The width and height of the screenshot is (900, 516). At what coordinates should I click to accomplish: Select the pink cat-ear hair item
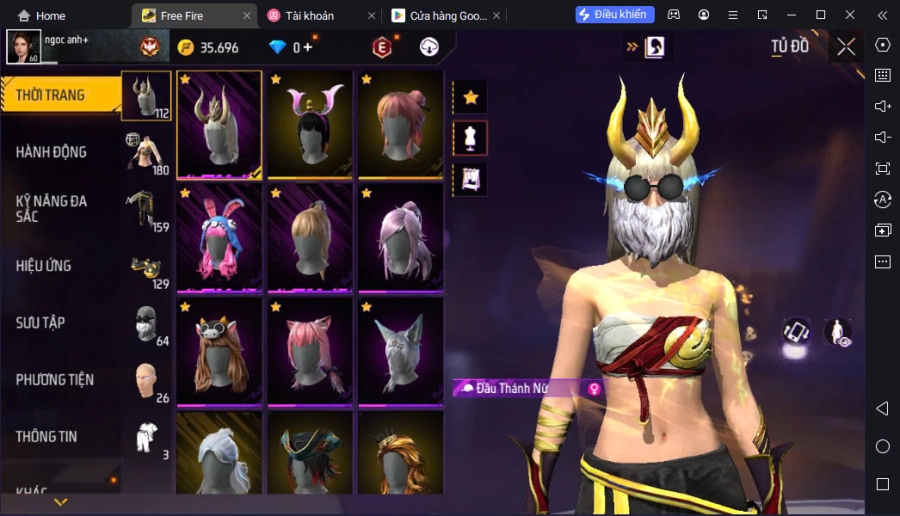click(x=310, y=352)
